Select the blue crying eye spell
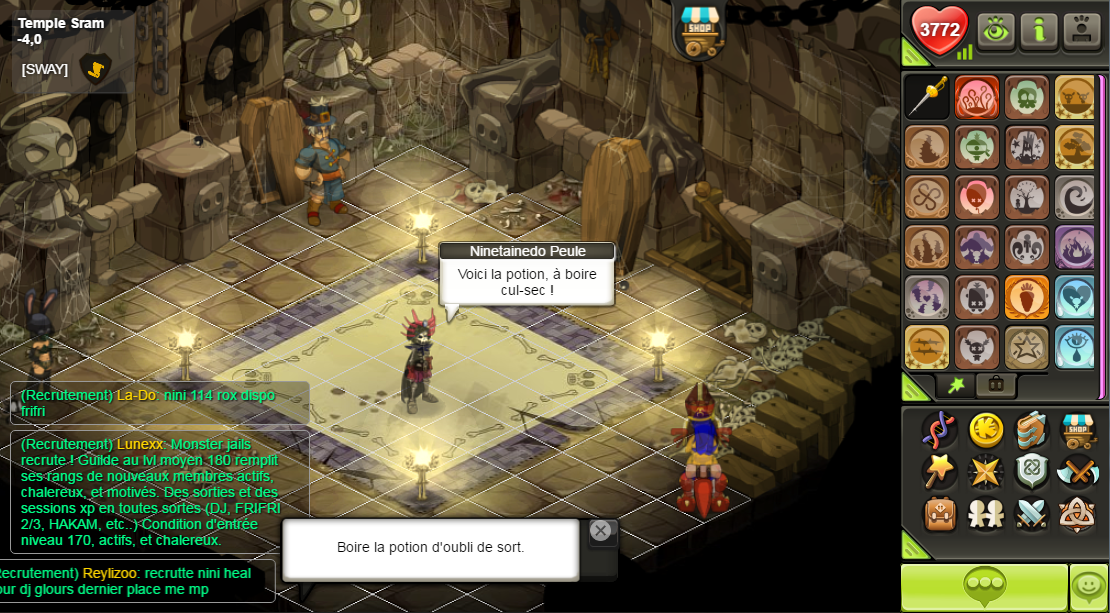Screen dimensions: 1110x613 coord(1076,347)
